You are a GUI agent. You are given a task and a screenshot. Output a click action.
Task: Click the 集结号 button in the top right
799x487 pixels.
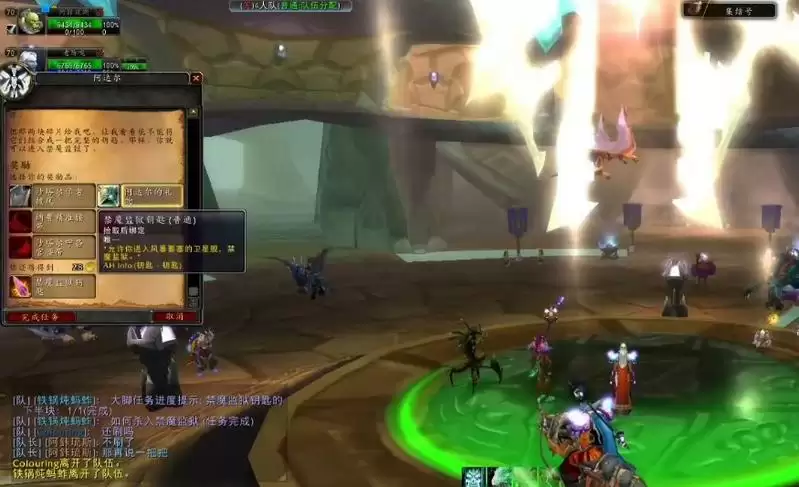(735, 10)
